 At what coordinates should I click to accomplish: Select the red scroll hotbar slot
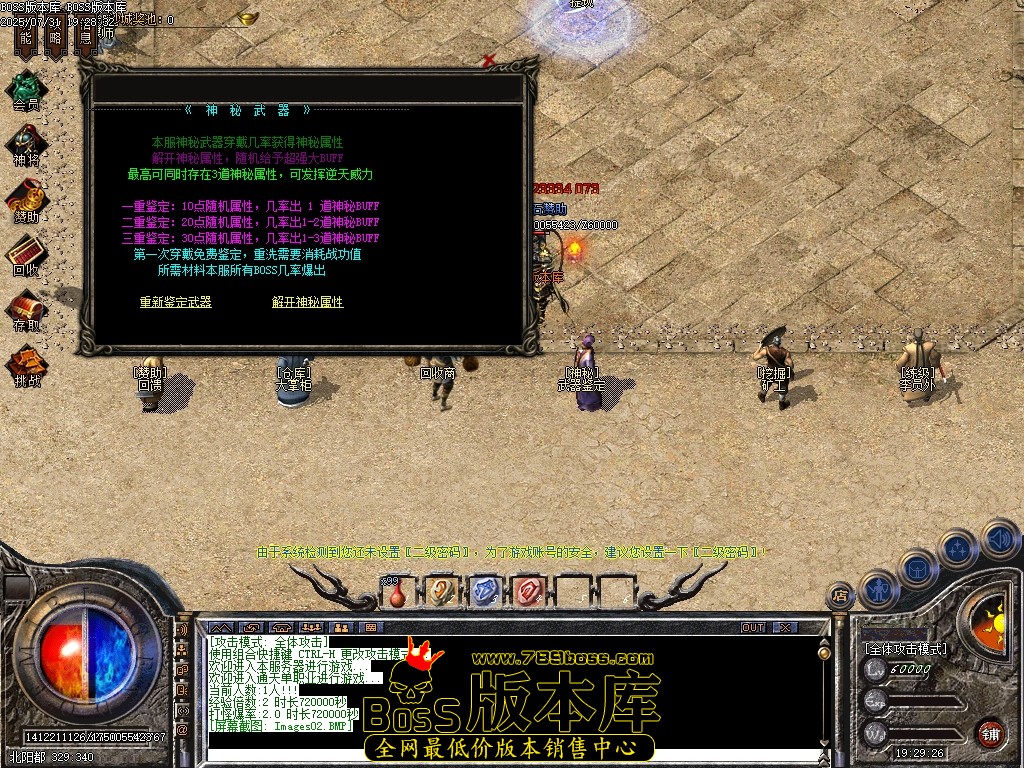coord(527,592)
